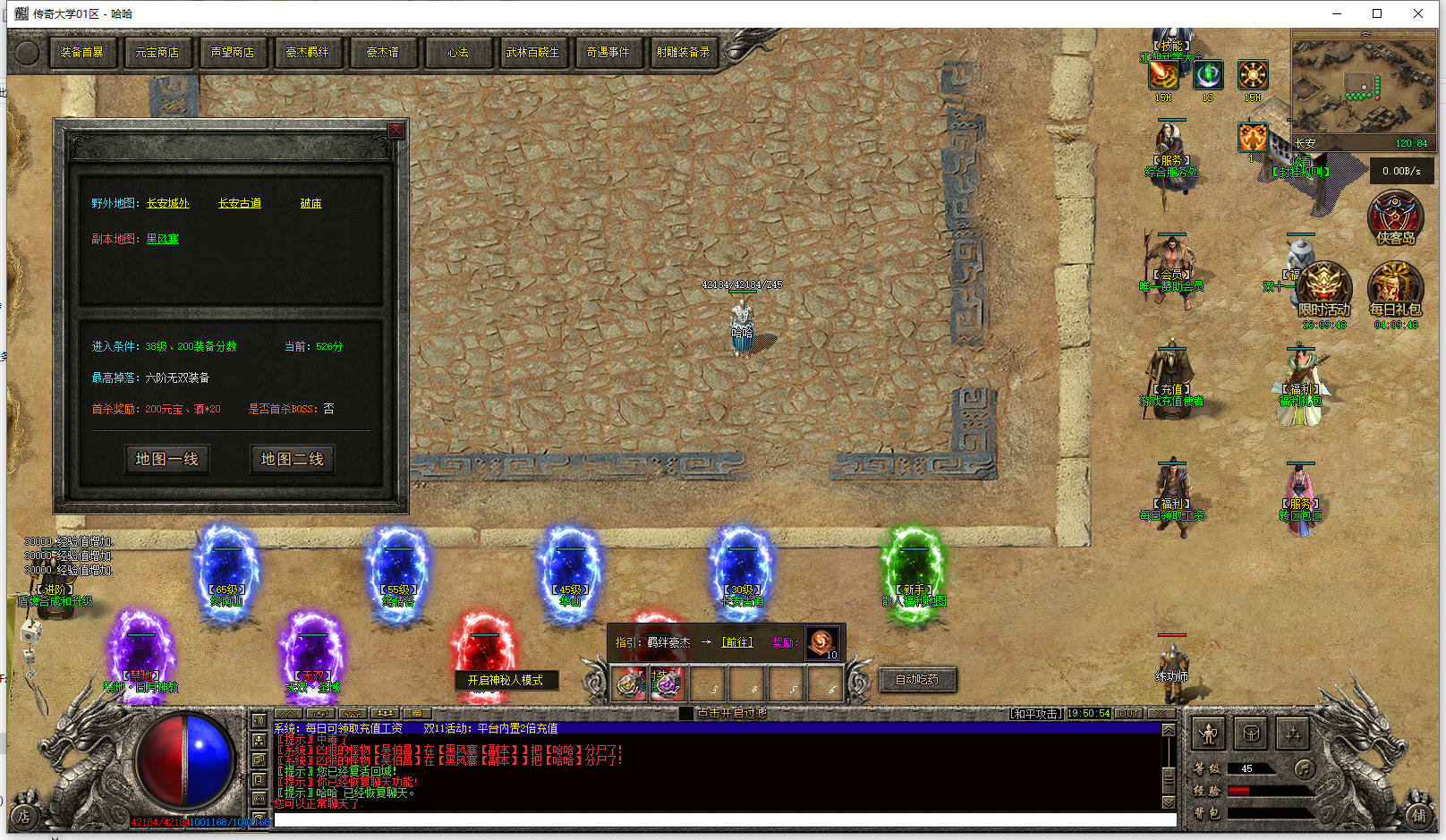The height and width of the screenshot is (840, 1446).
Task: Open the 声望商店 reputation shop
Action: tap(232, 53)
